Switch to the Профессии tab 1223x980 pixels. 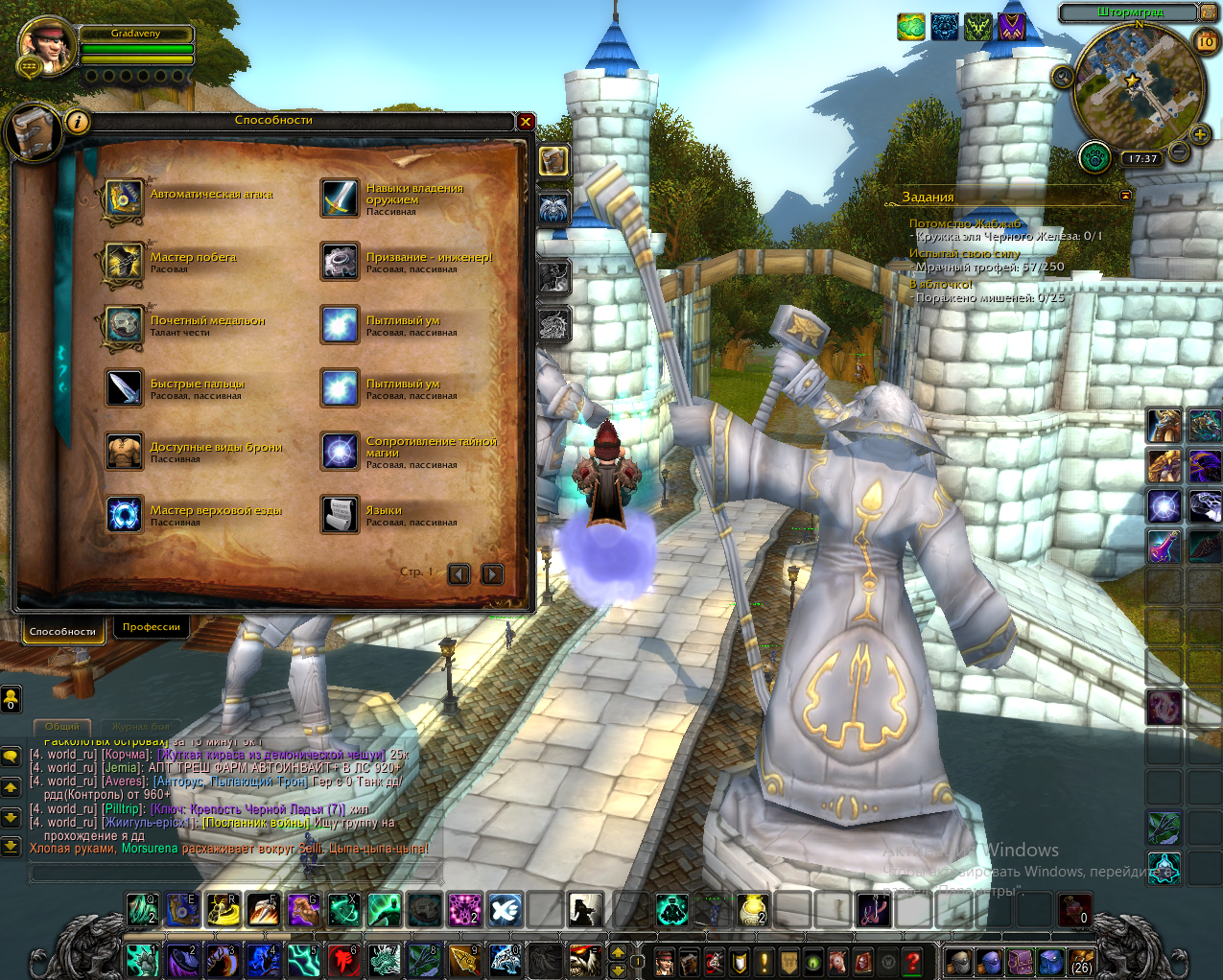(x=152, y=627)
